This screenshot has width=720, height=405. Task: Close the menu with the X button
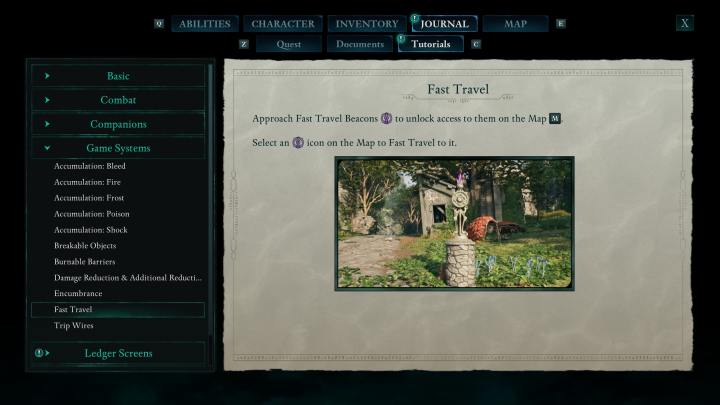point(684,23)
